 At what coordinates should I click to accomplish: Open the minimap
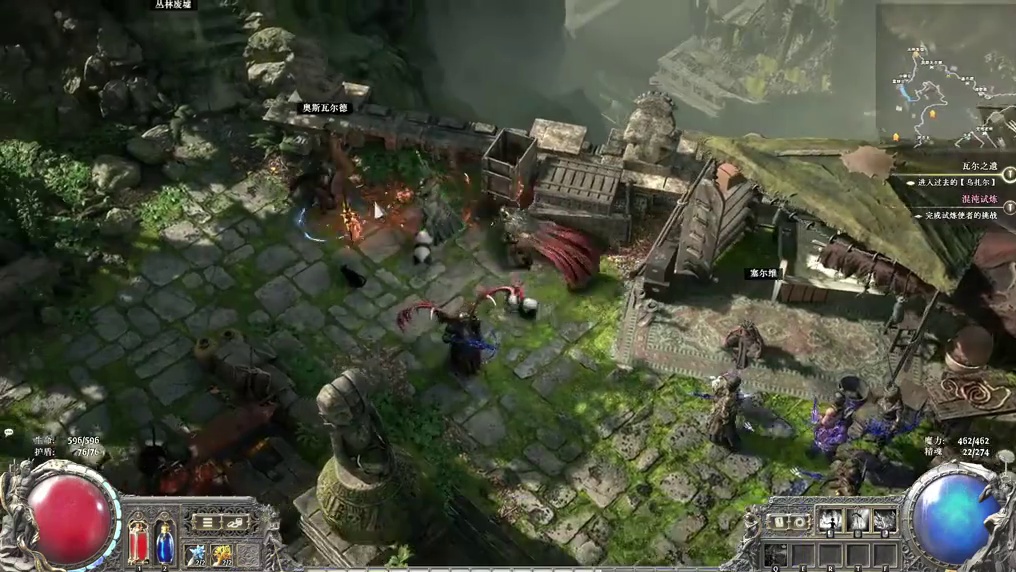point(945,73)
